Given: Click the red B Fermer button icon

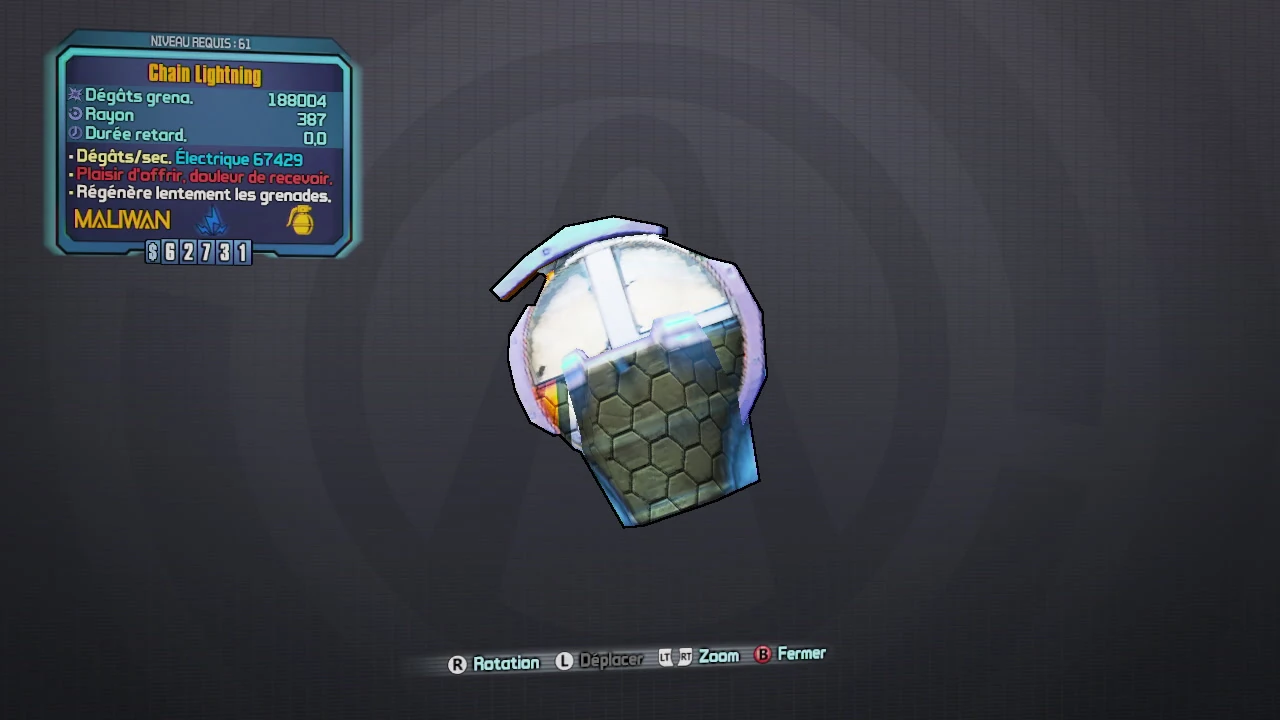Looking at the screenshot, I should tap(762, 654).
